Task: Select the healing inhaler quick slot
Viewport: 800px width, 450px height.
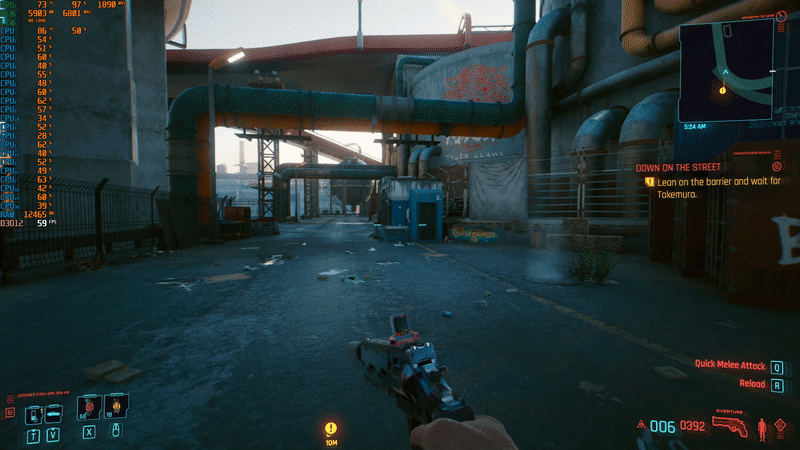Action: 90,409
